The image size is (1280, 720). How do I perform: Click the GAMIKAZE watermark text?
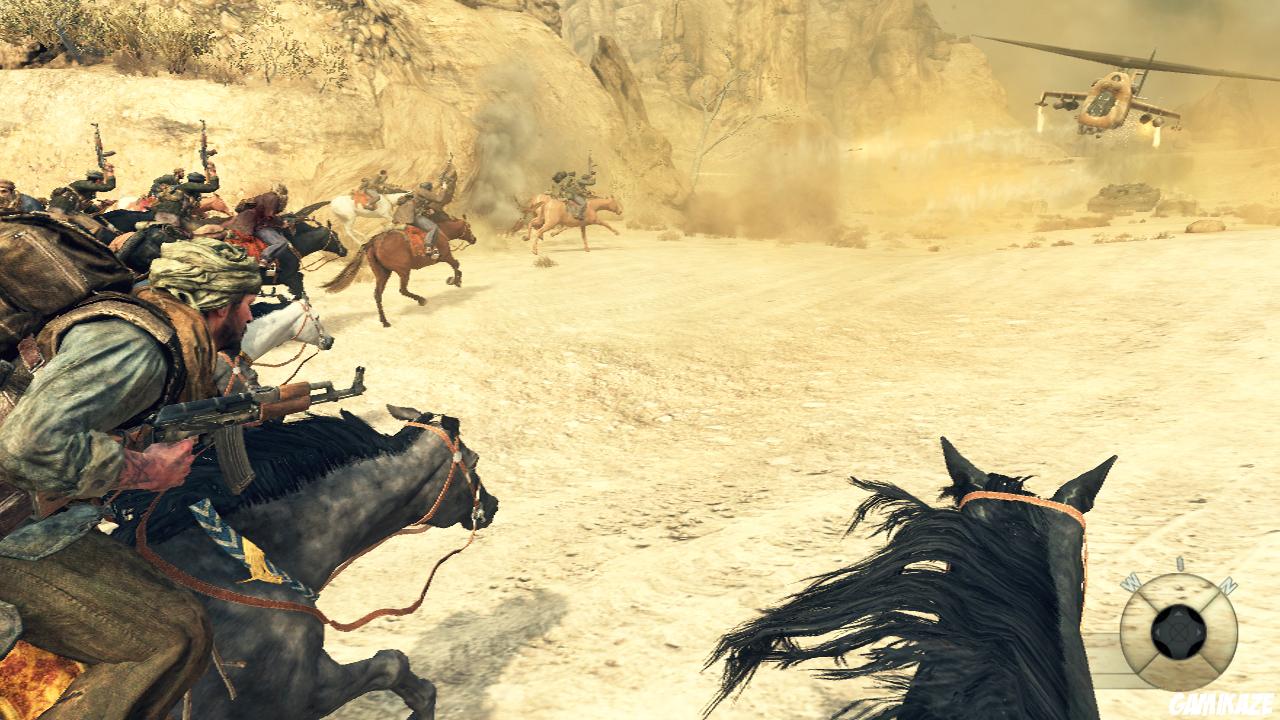coord(1218,703)
